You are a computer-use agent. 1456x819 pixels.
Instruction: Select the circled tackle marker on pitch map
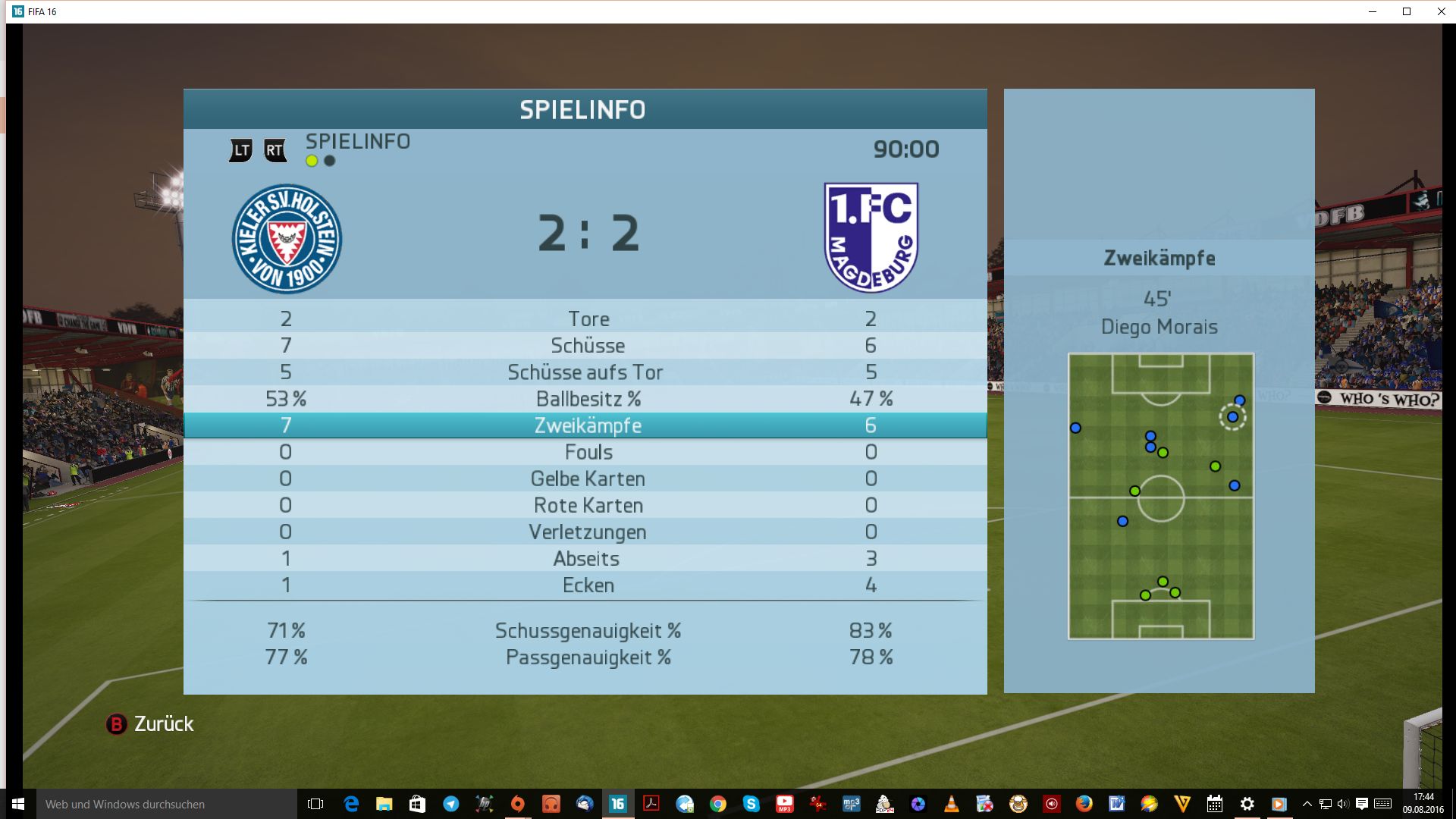pyautogui.click(x=1232, y=417)
